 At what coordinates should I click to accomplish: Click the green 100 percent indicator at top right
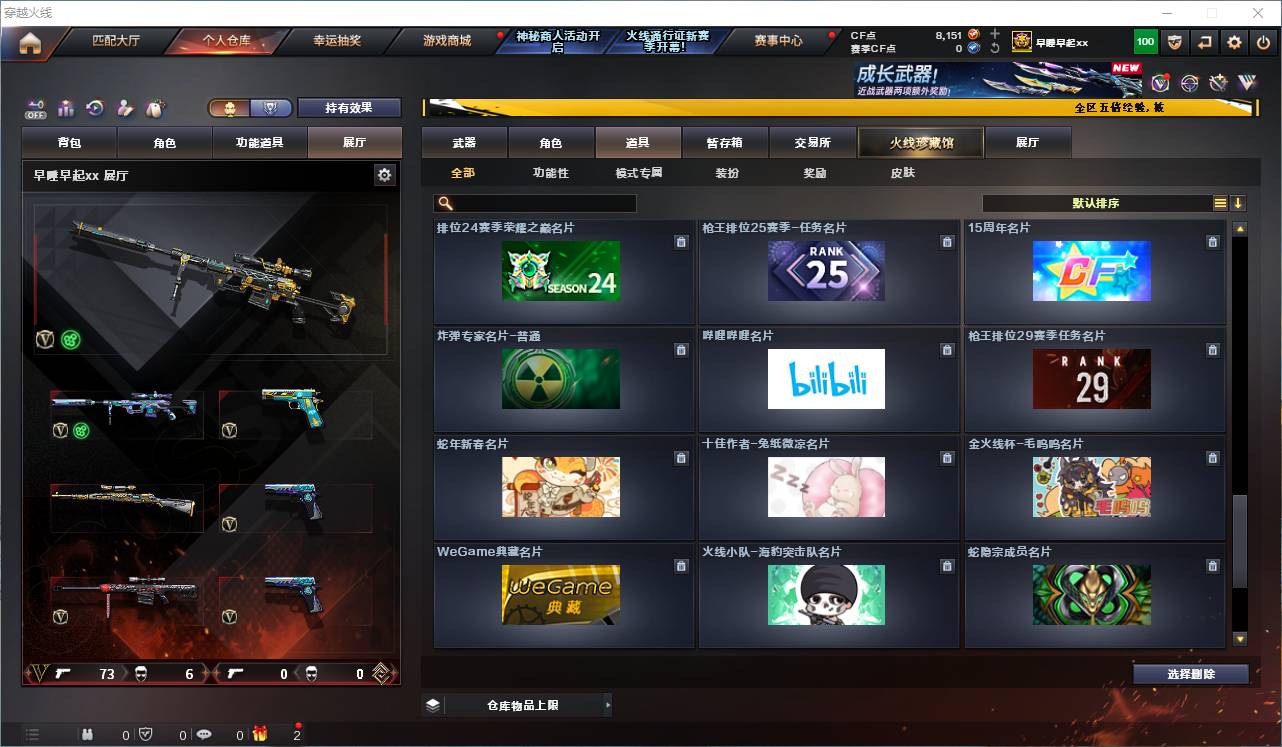pyautogui.click(x=1144, y=41)
